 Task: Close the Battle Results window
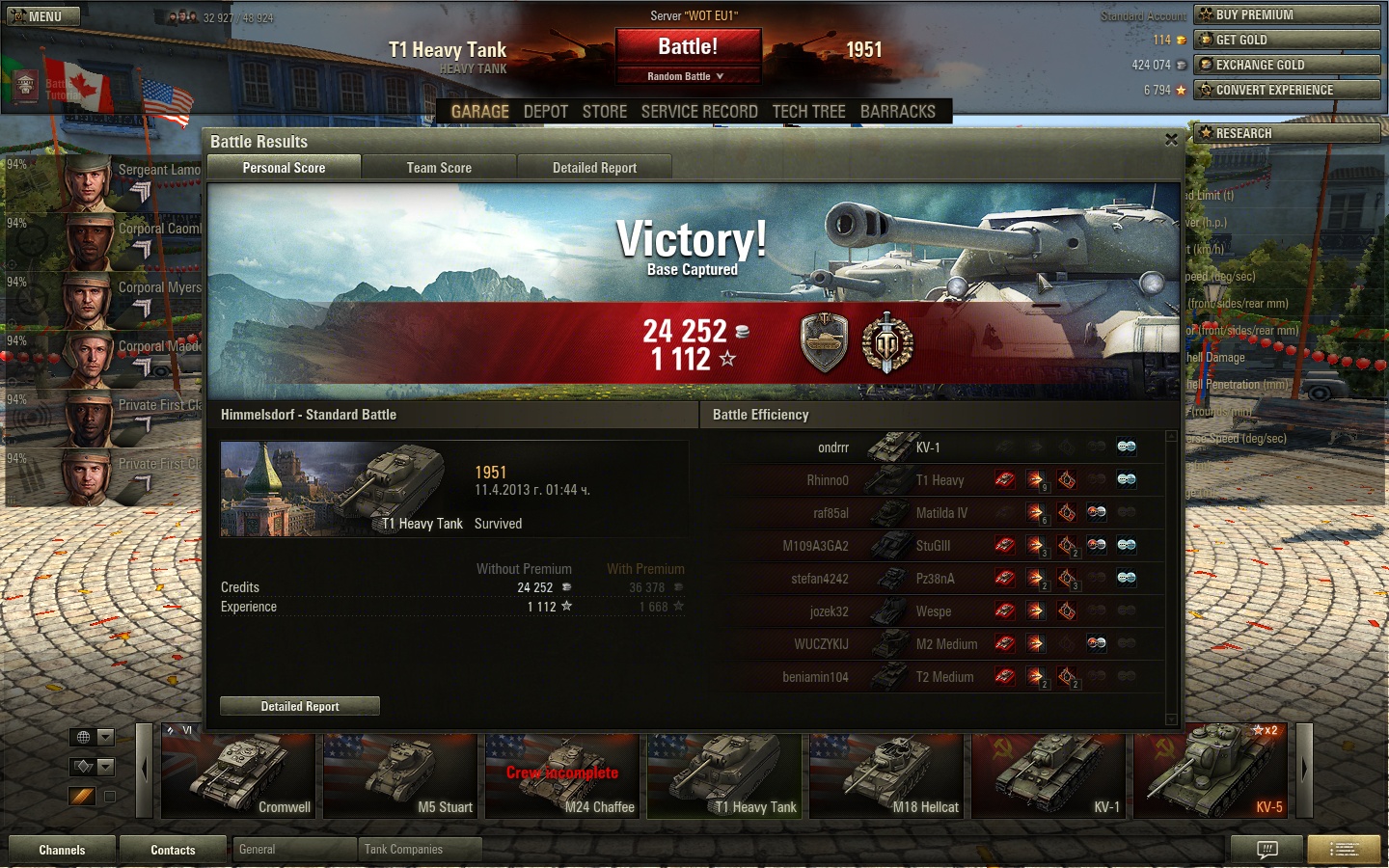pyautogui.click(x=1171, y=140)
